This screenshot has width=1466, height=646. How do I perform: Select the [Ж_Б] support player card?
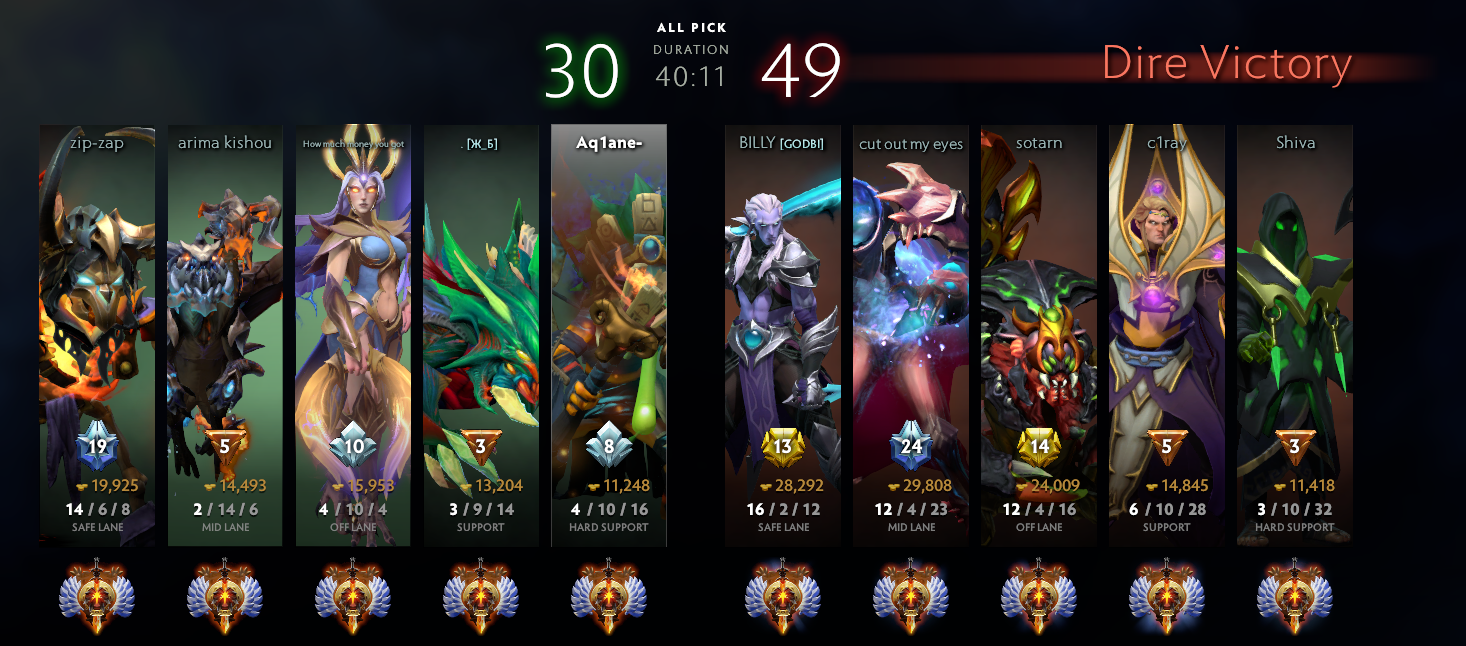point(481,335)
